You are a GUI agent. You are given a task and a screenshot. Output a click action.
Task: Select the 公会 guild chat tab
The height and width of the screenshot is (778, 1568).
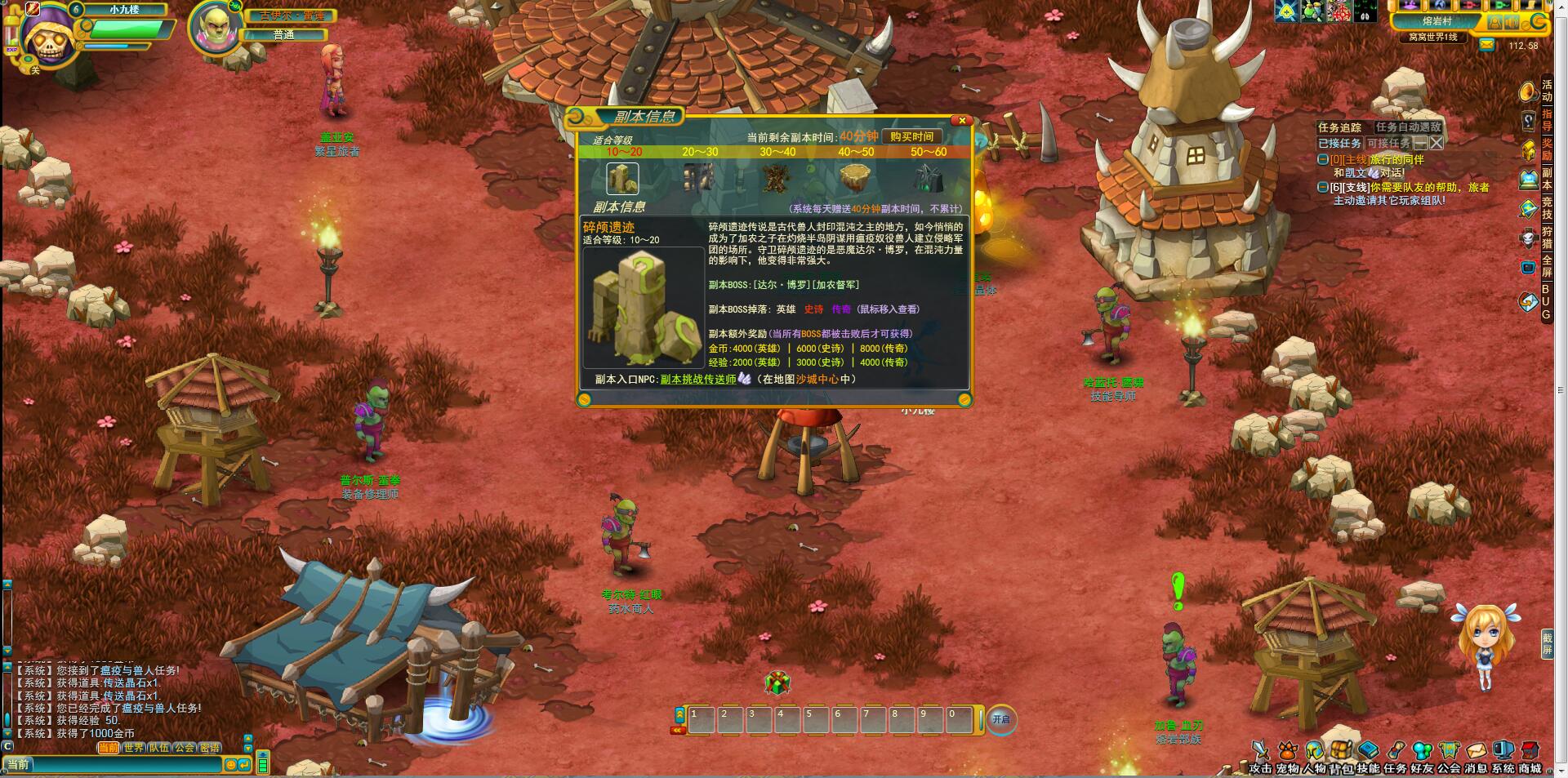click(x=185, y=748)
